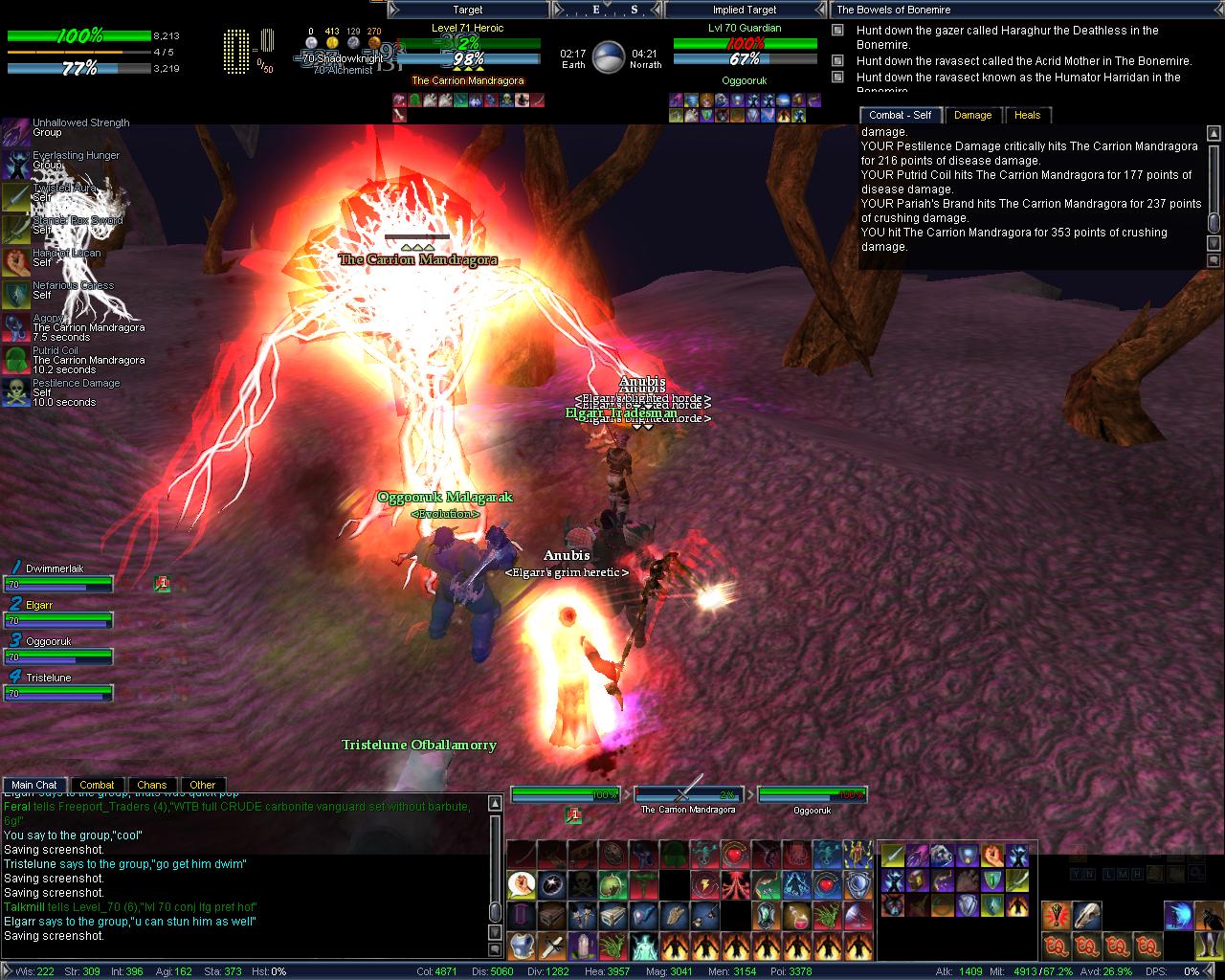Click the Pestilence Damage skull icon
Viewport: 1225px width, 980px height.
[15, 391]
